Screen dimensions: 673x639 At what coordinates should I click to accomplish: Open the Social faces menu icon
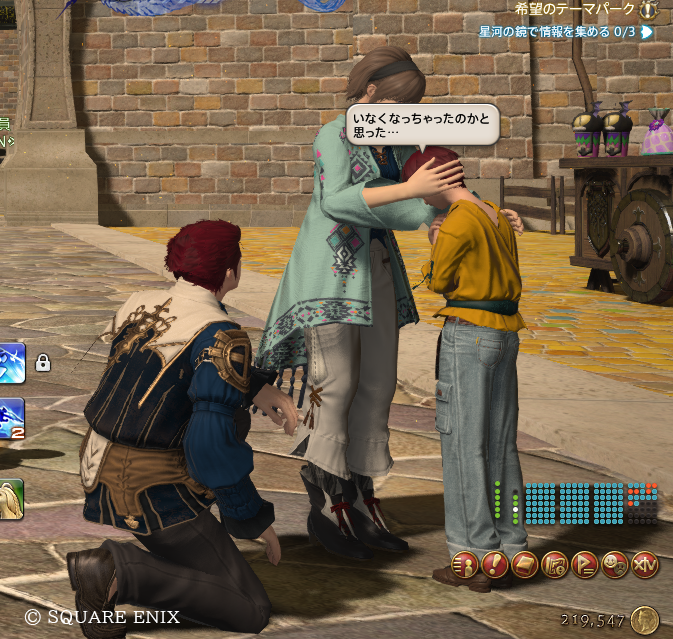[616, 565]
